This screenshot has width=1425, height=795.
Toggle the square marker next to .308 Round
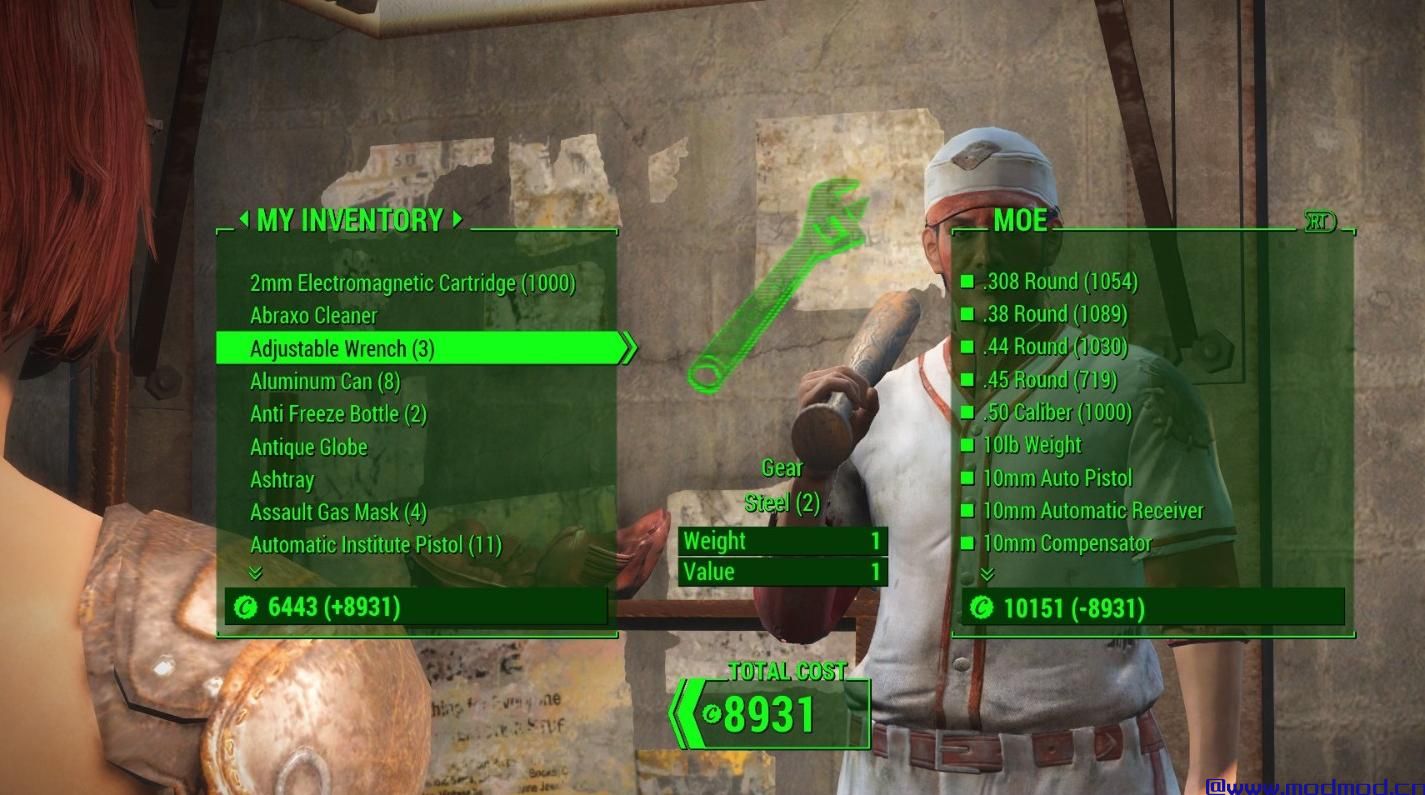click(966, 281)
